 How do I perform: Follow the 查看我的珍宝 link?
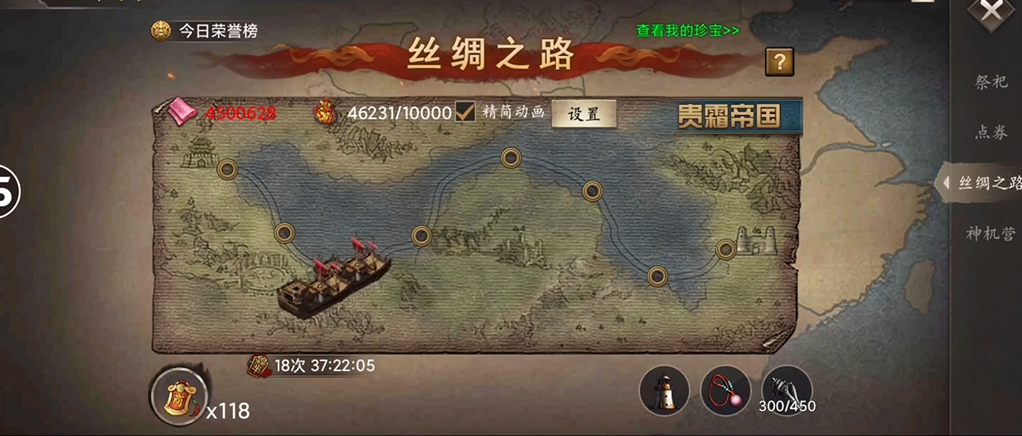(688, 30)
